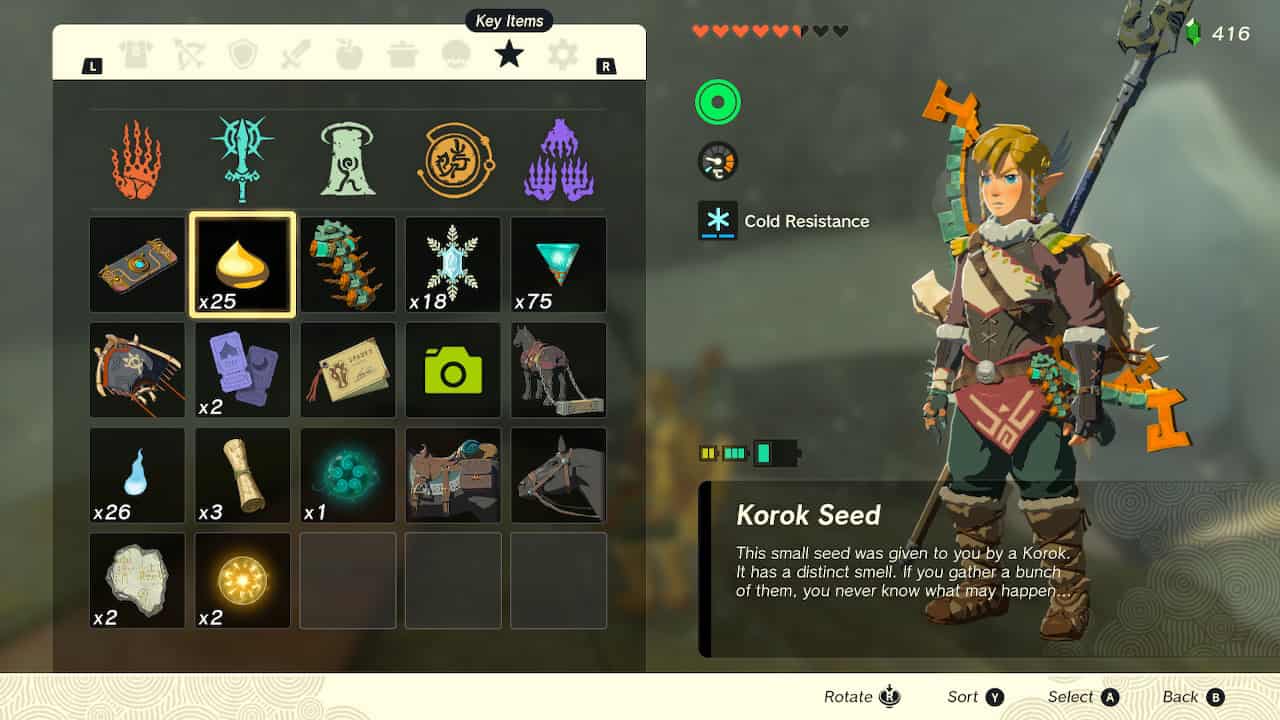Select the teal triangular crystal x75
This screenshot has width=1280, height=720.
coord(558,265)
